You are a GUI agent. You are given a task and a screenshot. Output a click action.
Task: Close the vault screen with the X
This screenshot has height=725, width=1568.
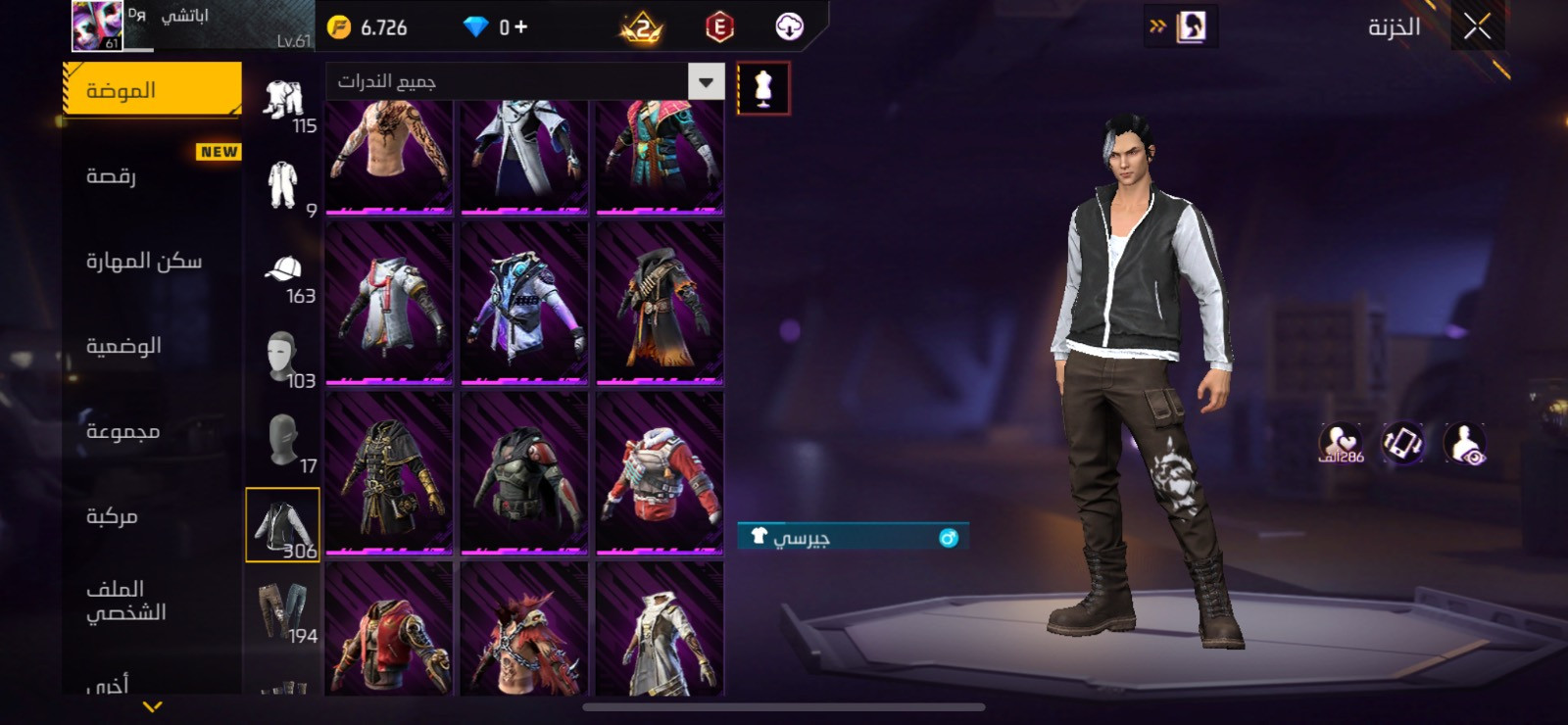coord(1477,27)
